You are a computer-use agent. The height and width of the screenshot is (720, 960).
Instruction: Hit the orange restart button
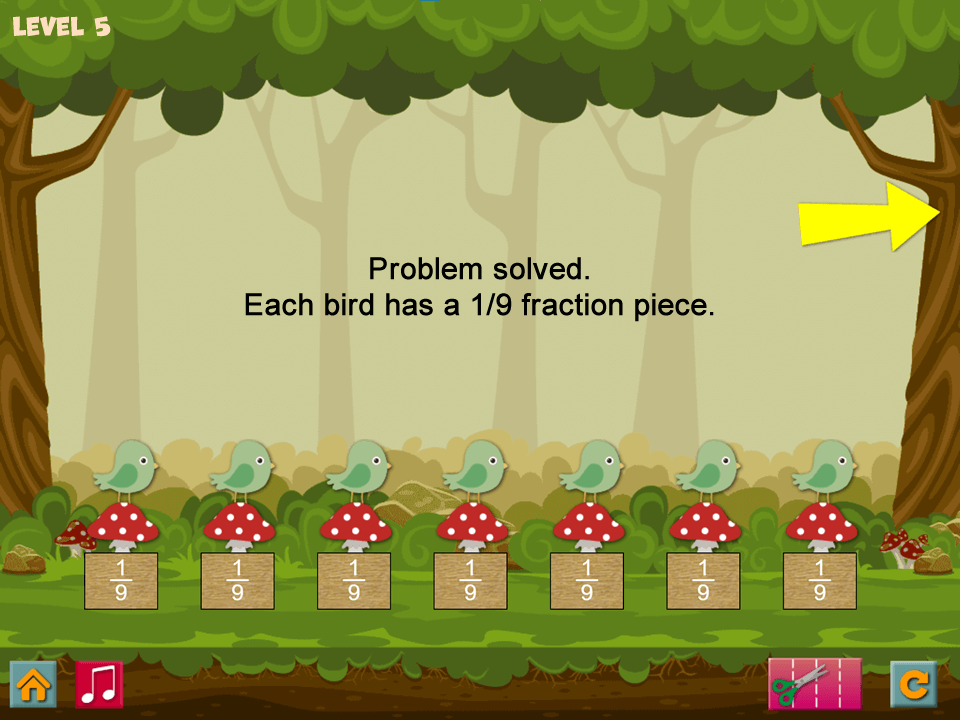tap(913, 685)
